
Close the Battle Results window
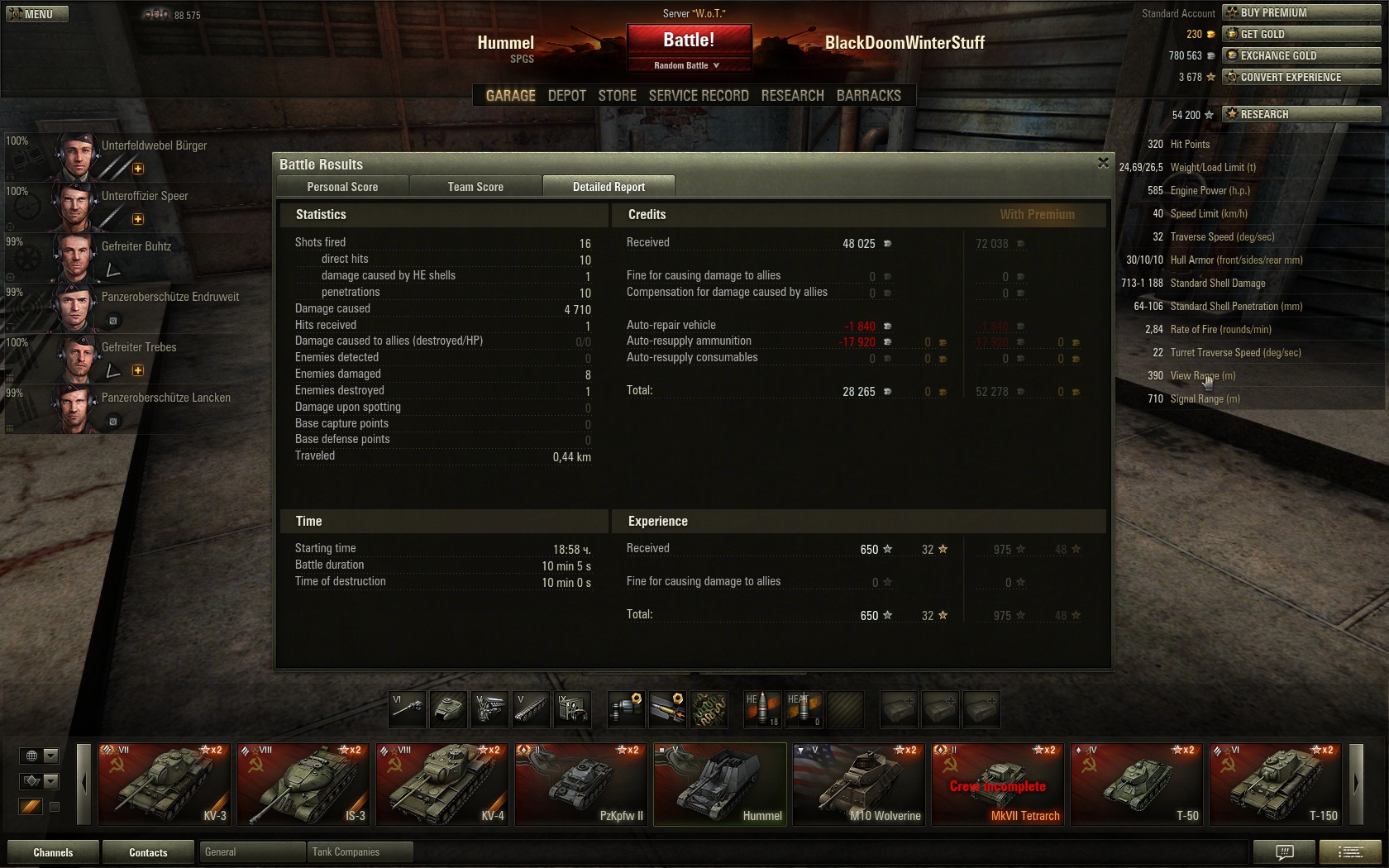1103,163
